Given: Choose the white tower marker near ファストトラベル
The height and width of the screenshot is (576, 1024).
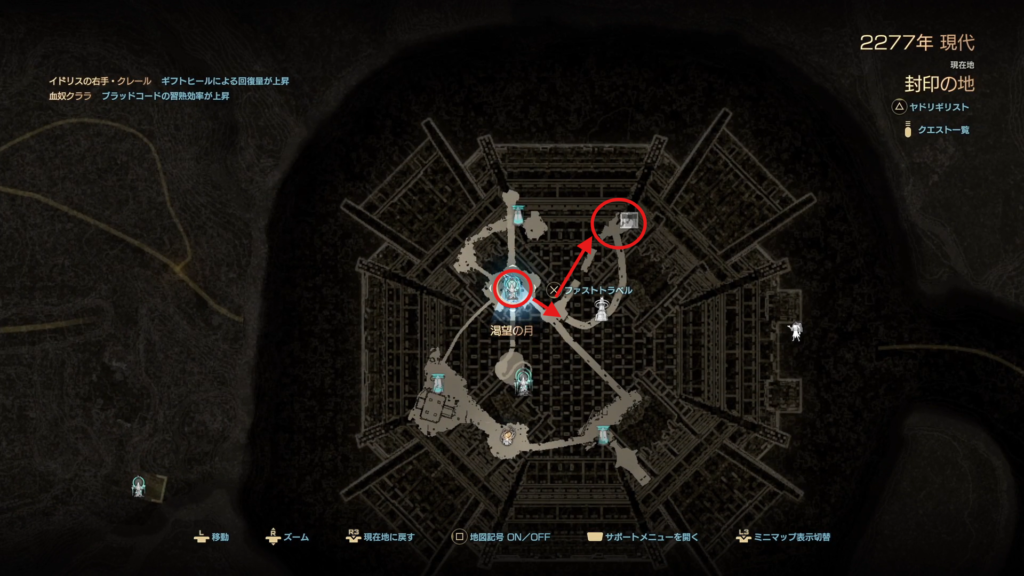Looking at the screenshot, I should coord(601,311).
